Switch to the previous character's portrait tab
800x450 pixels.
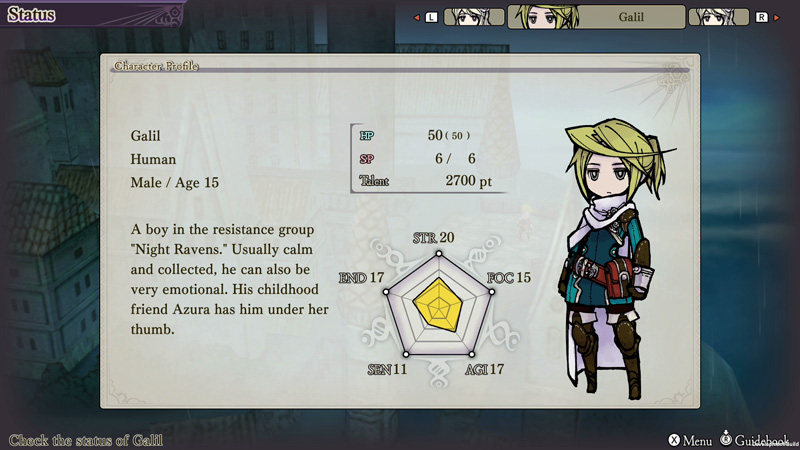[473, 17]
